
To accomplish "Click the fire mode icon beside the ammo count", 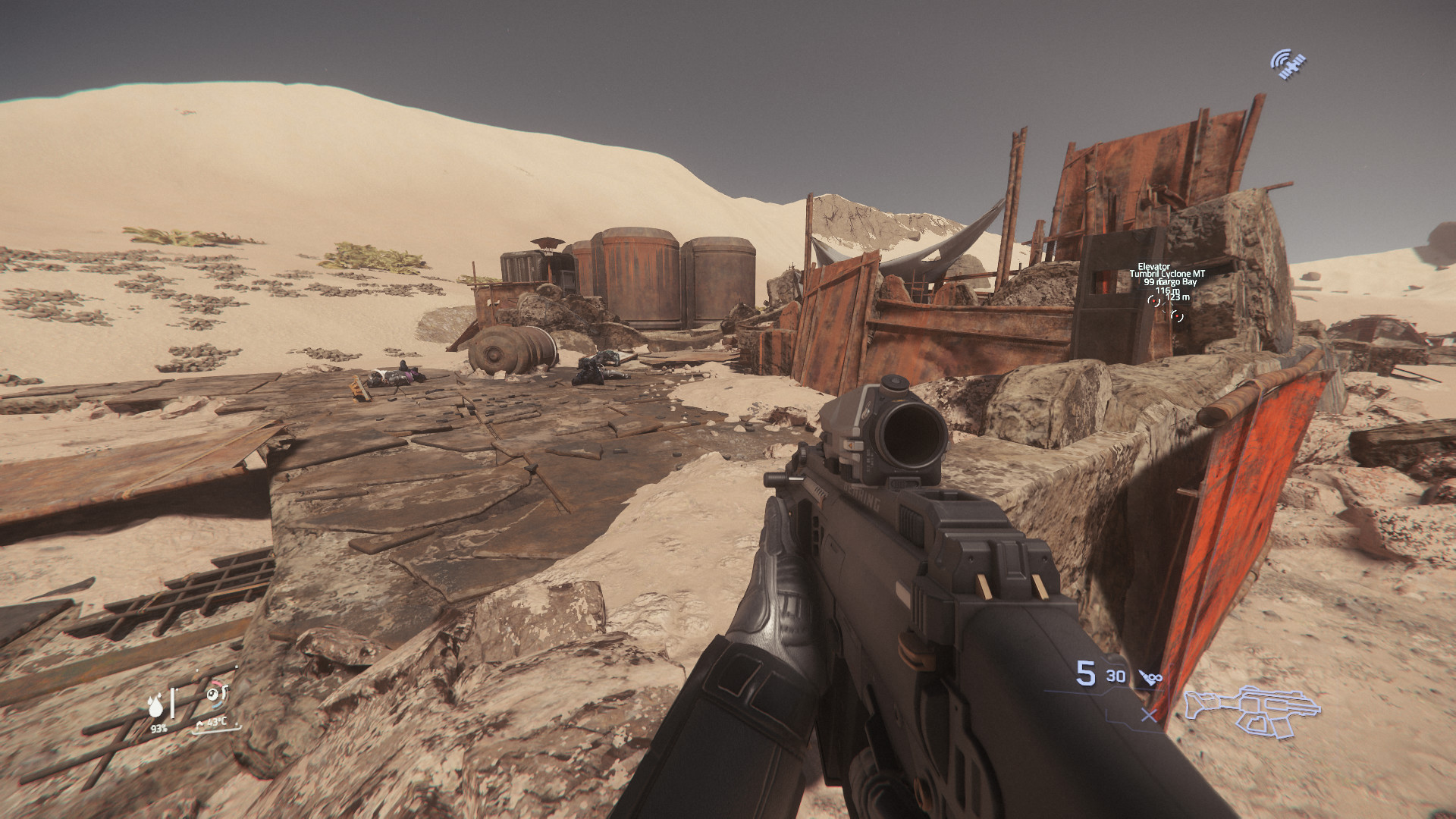I will pos(1150,676).
